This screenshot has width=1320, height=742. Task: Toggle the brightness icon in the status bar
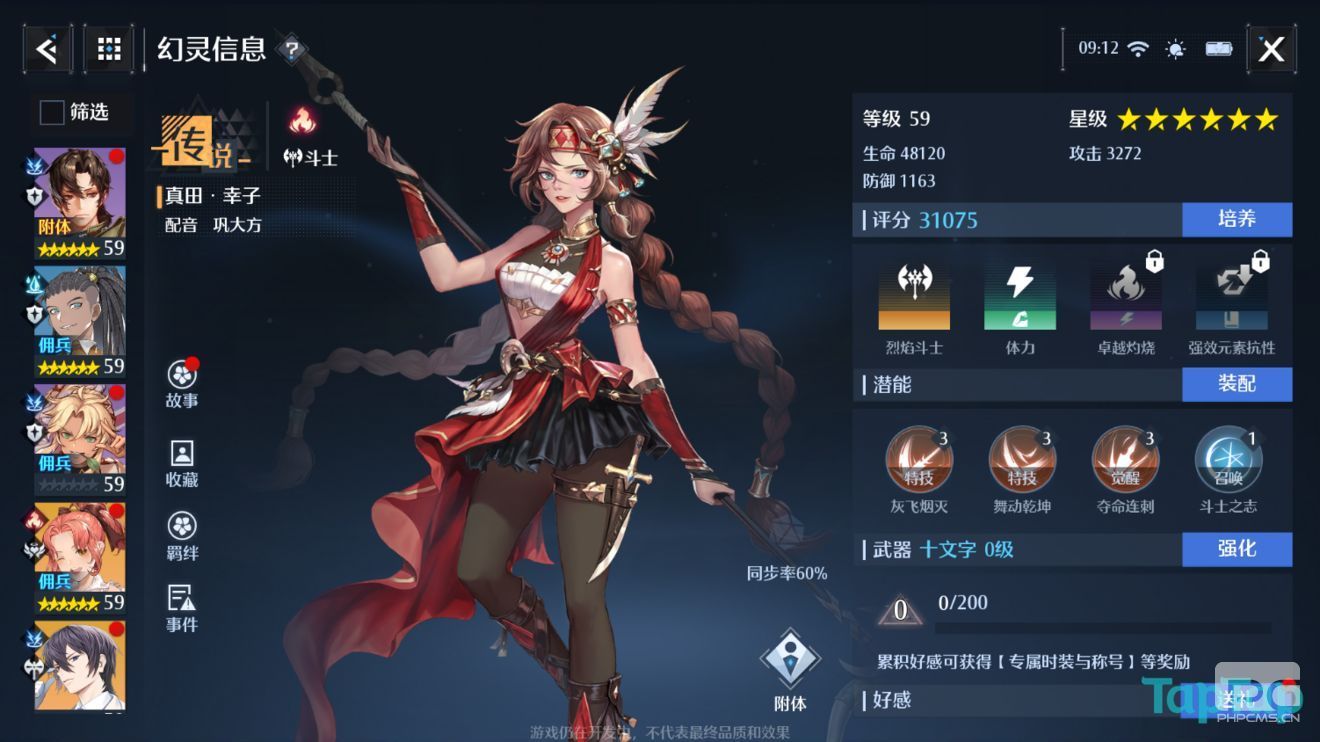[1174, 47]
